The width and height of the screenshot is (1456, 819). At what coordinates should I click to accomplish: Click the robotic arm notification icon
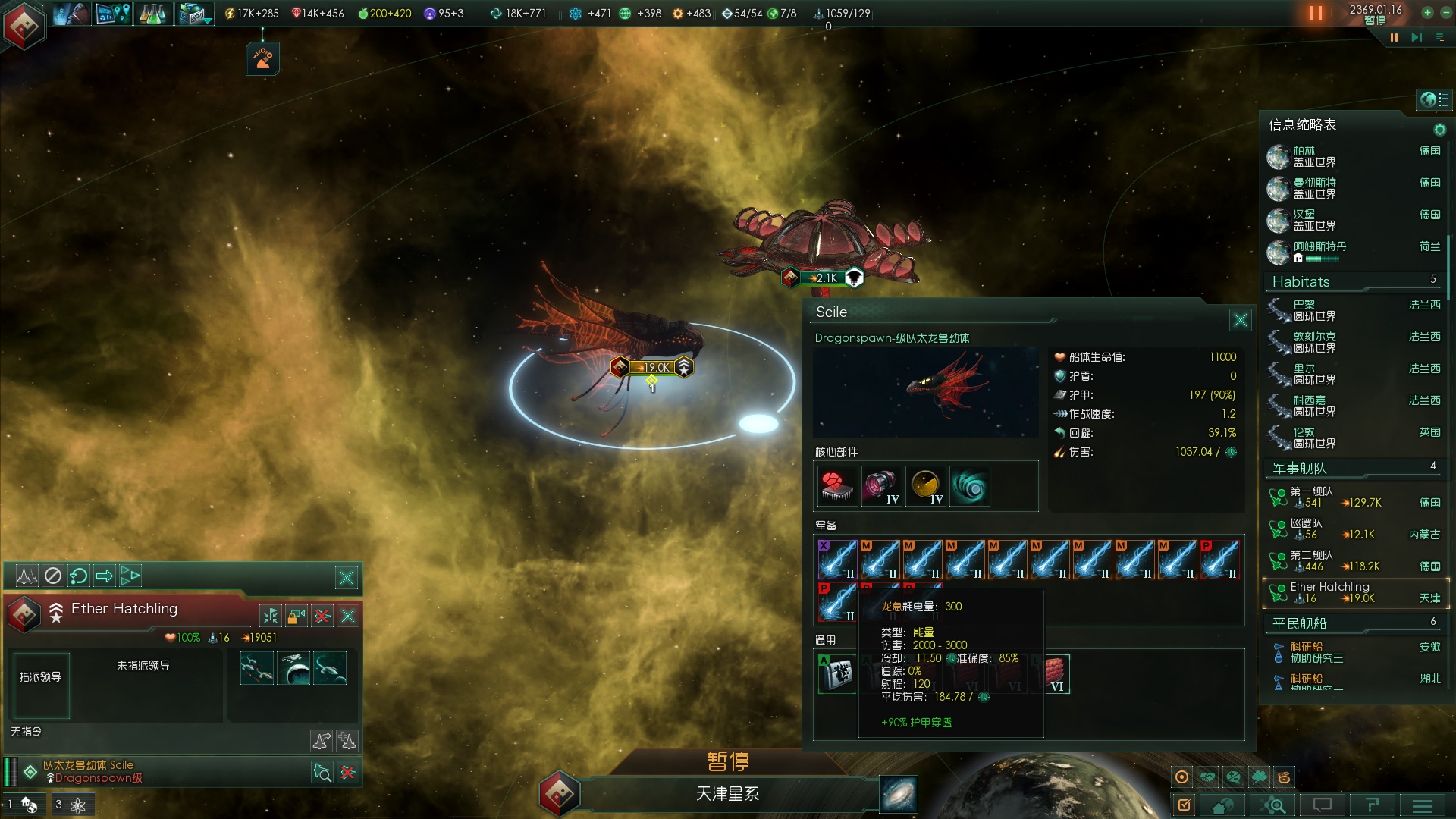[x=263, y=58]
